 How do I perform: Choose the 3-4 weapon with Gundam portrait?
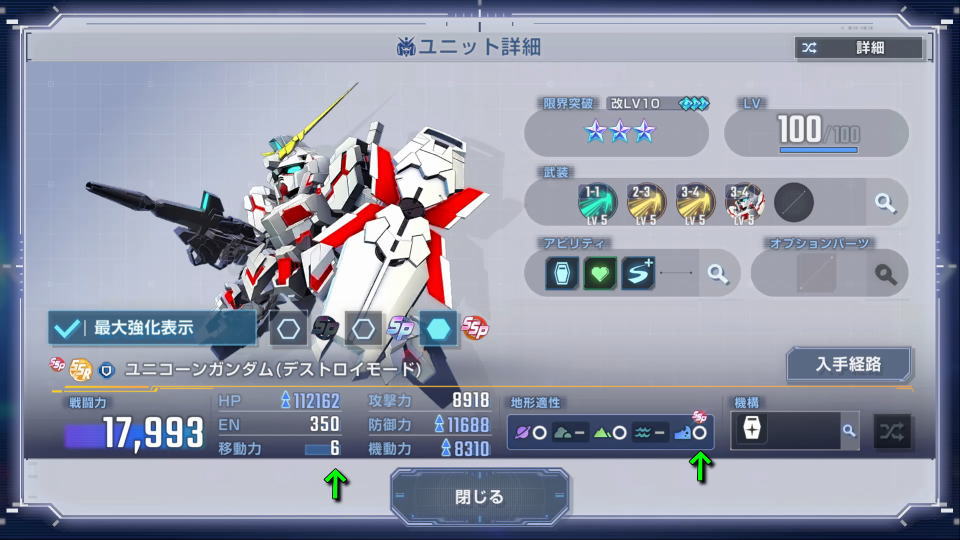[x=743, y=202]
